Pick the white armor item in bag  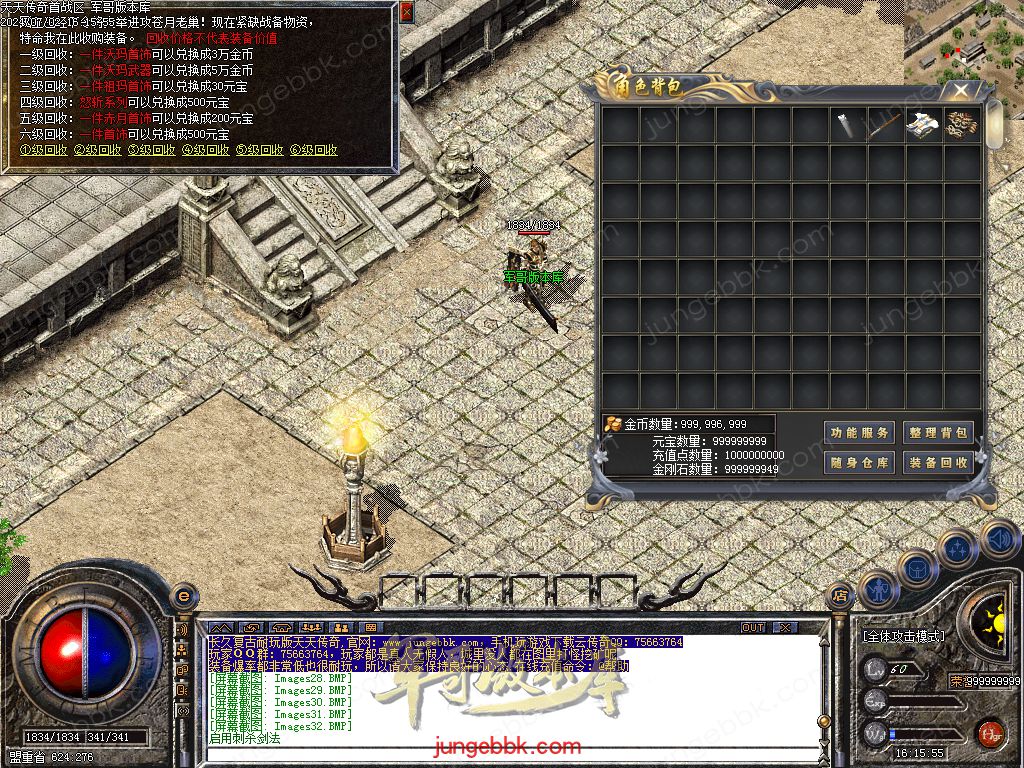pyautogui.click(x=923, y=126)
